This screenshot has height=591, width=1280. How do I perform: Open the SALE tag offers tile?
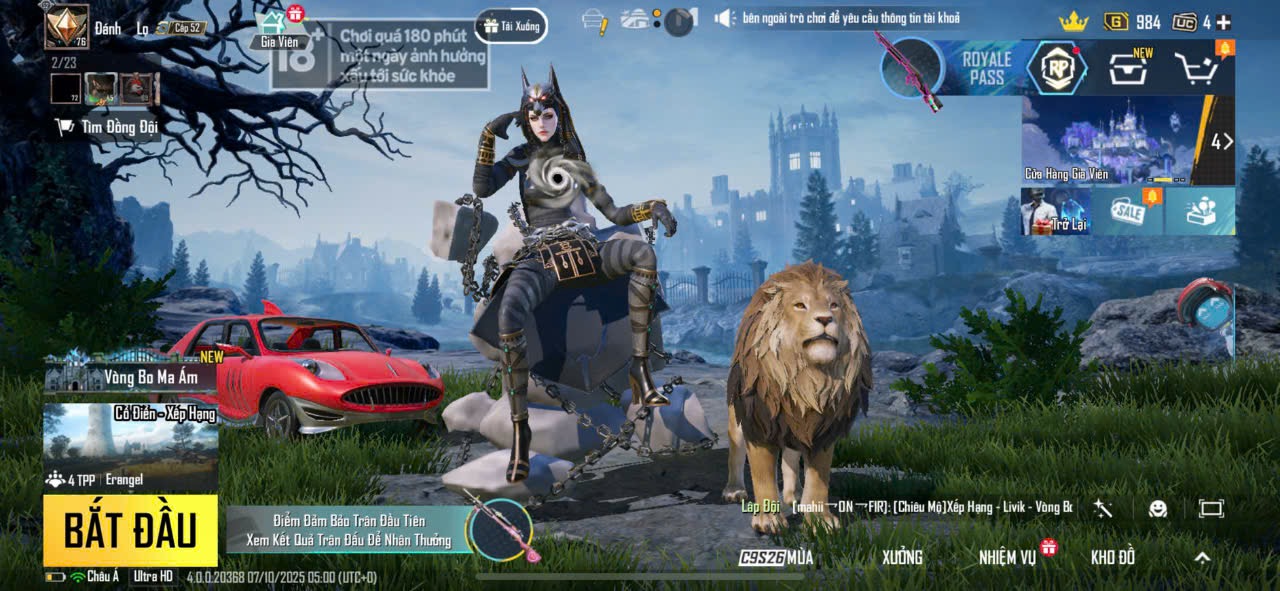pyautogui.click(x=1127, y=212)
